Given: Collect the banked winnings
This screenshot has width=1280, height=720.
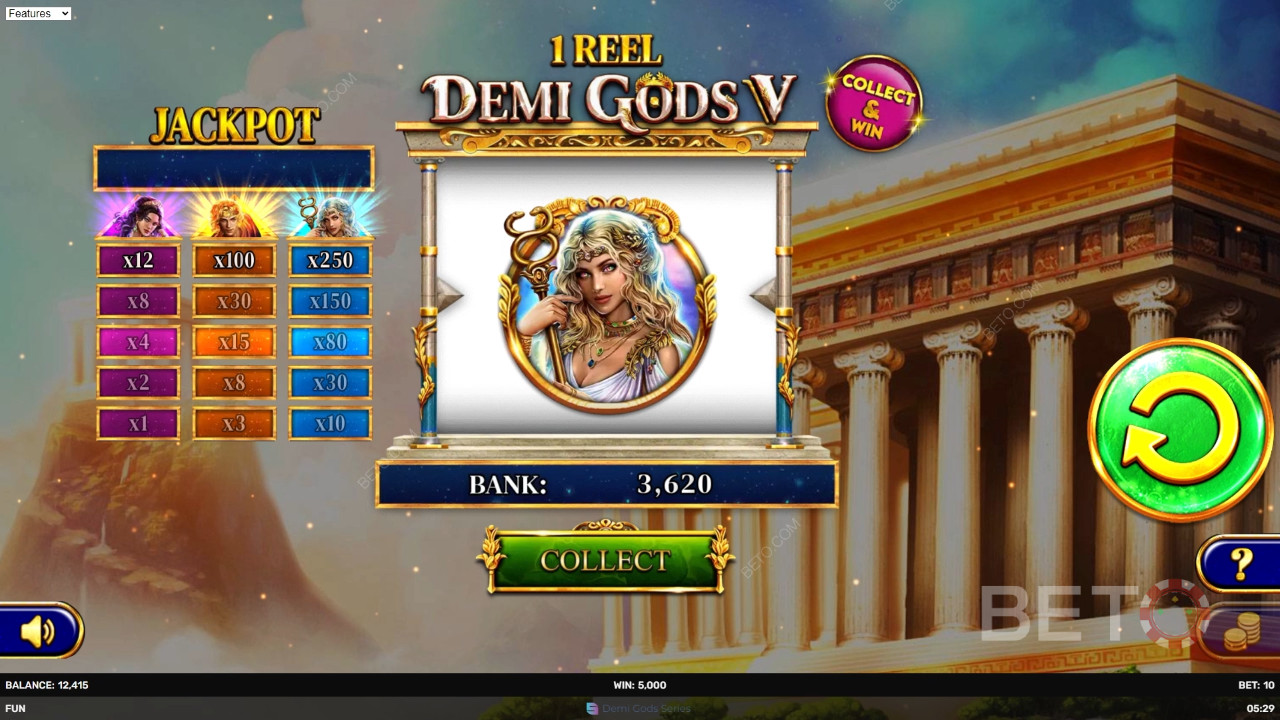Looking at the screenshot, I should point(605,560).
